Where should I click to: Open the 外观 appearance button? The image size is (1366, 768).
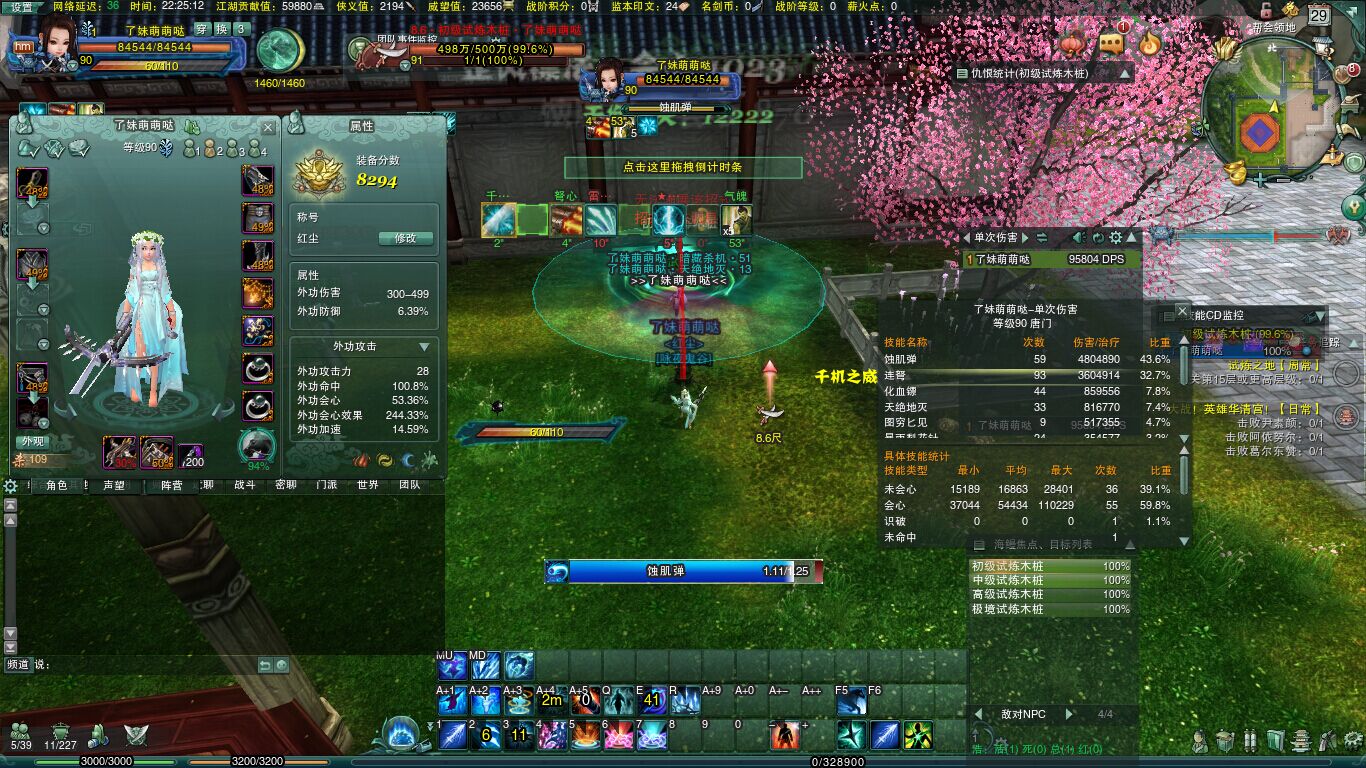click(x=32, y=441)
